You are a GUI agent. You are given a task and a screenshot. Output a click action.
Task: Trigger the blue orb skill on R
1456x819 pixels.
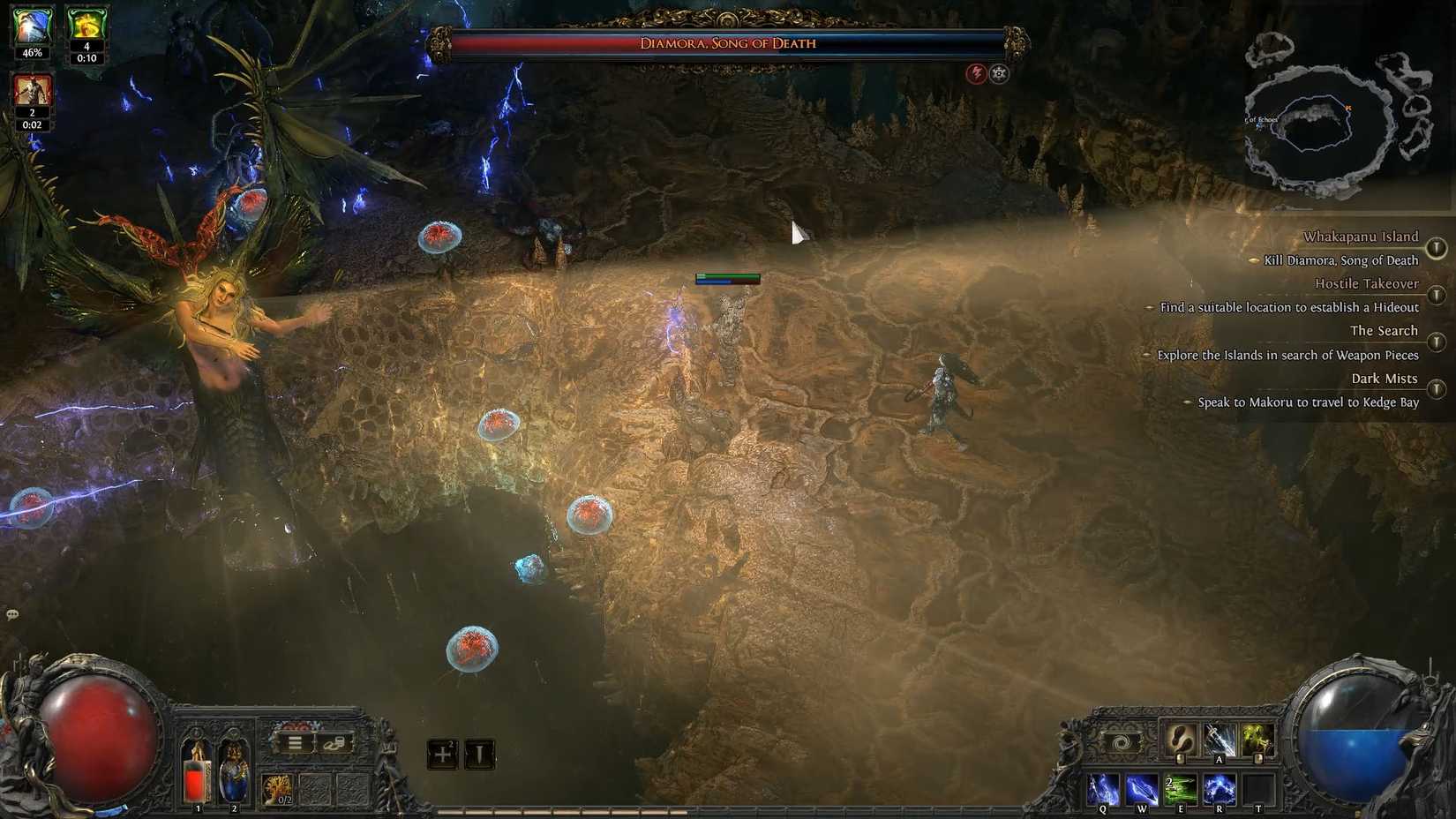point(1220,790)
